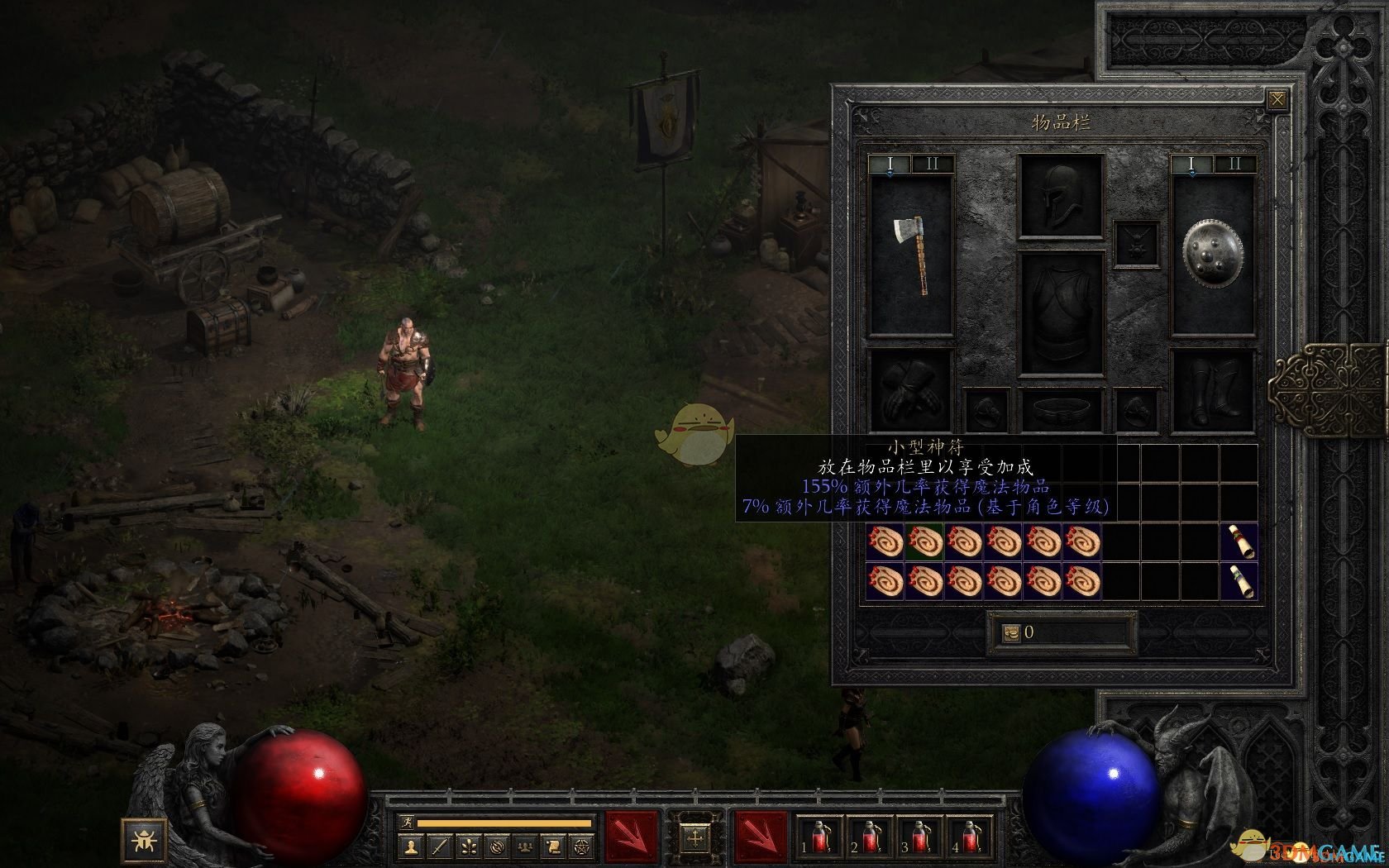Select the equipped round shield
The width and height of the screenshot is (1389, 868).
pyautogui.click(x=1213, y=255)
